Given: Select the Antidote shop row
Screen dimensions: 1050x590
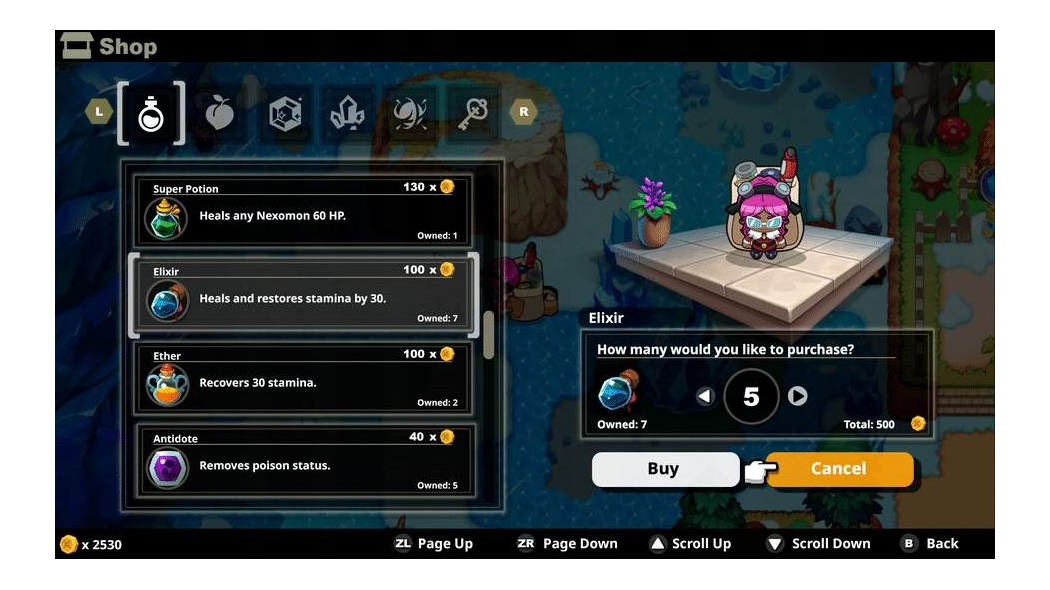Looking at the screenshot, I should pyautogui.click(x=304, y=461).
